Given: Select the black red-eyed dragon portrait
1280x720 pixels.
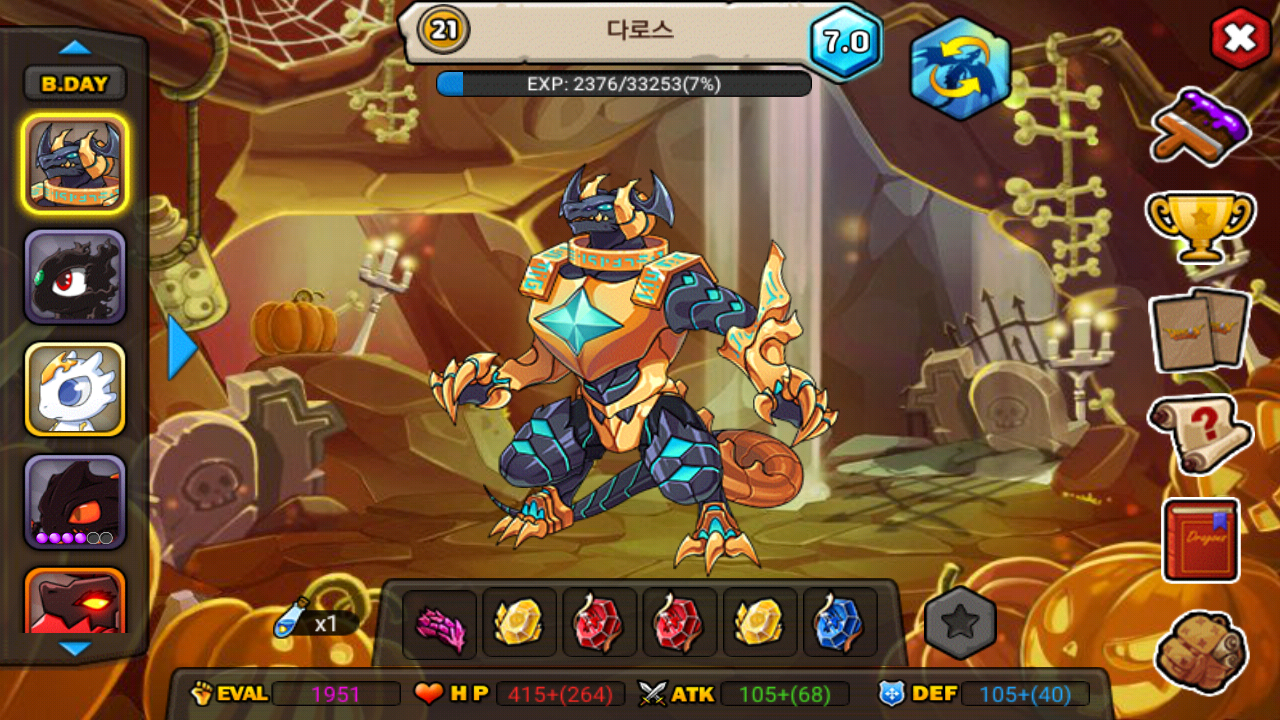Looking at the screenshot, I should (x=75, y=277).
